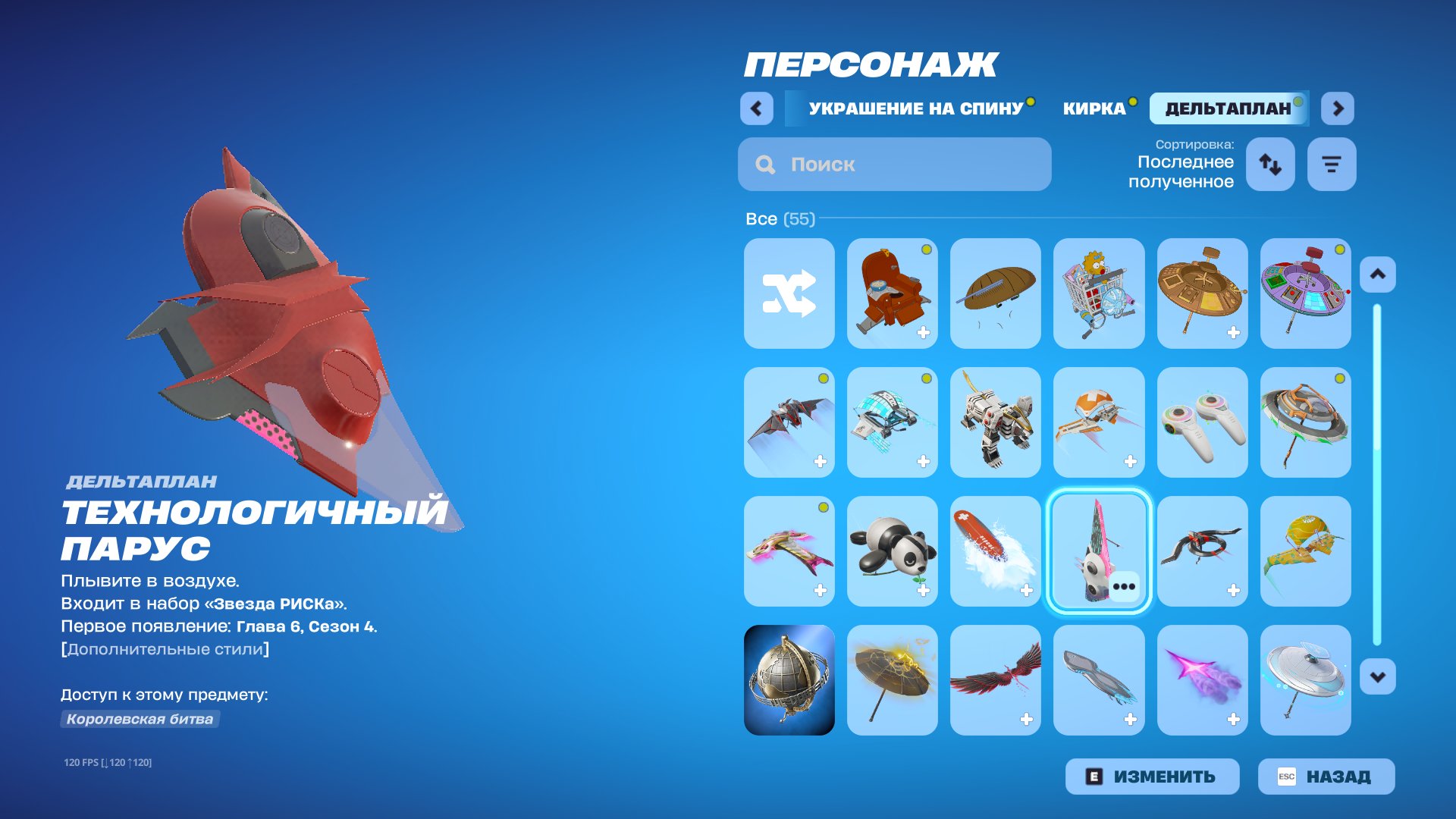This screenshot has height=819, width=1456.
Task: Open the filter options icon
Action: coord(1331,164)
